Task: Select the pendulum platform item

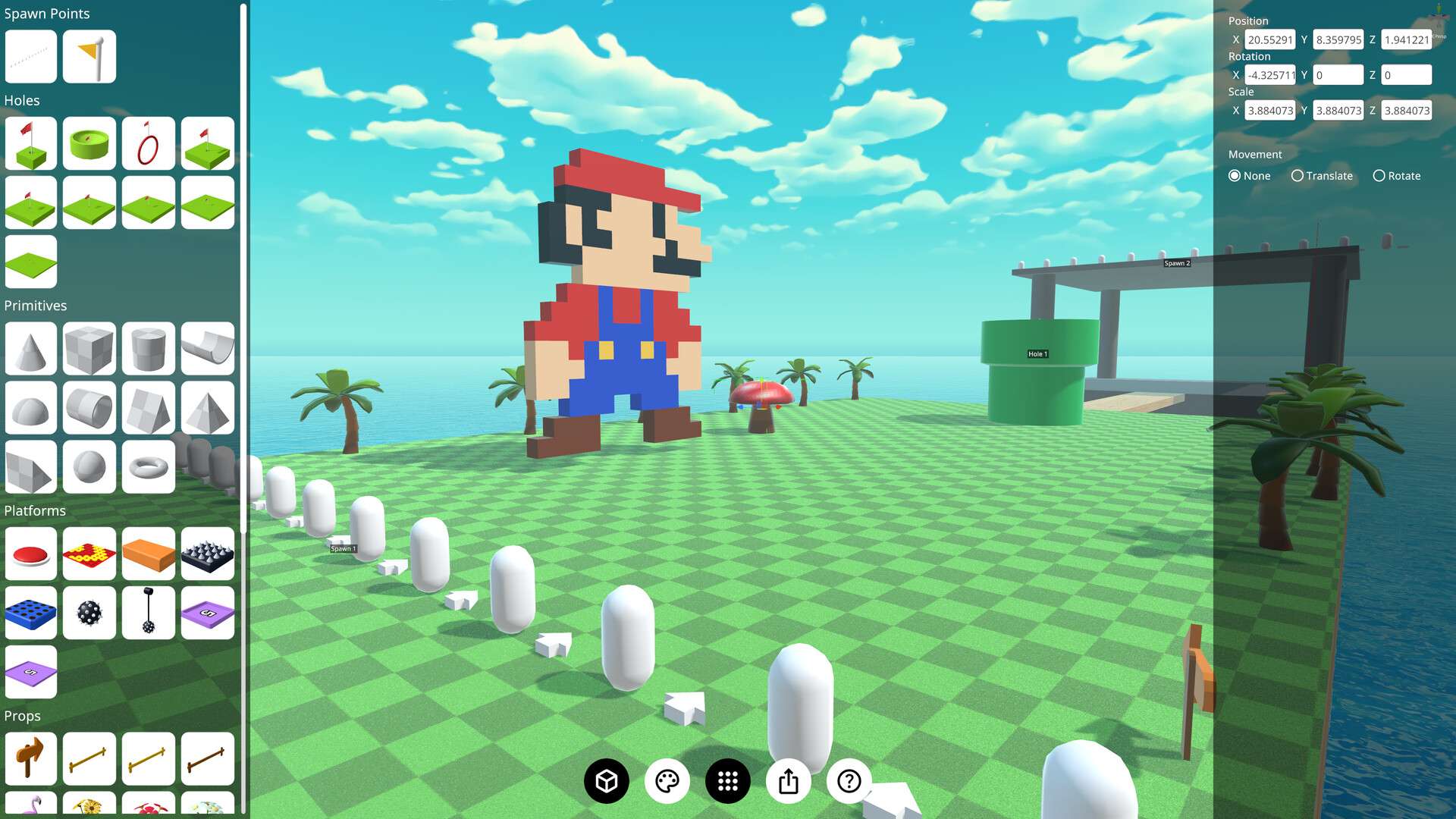Action: point(149,613)
